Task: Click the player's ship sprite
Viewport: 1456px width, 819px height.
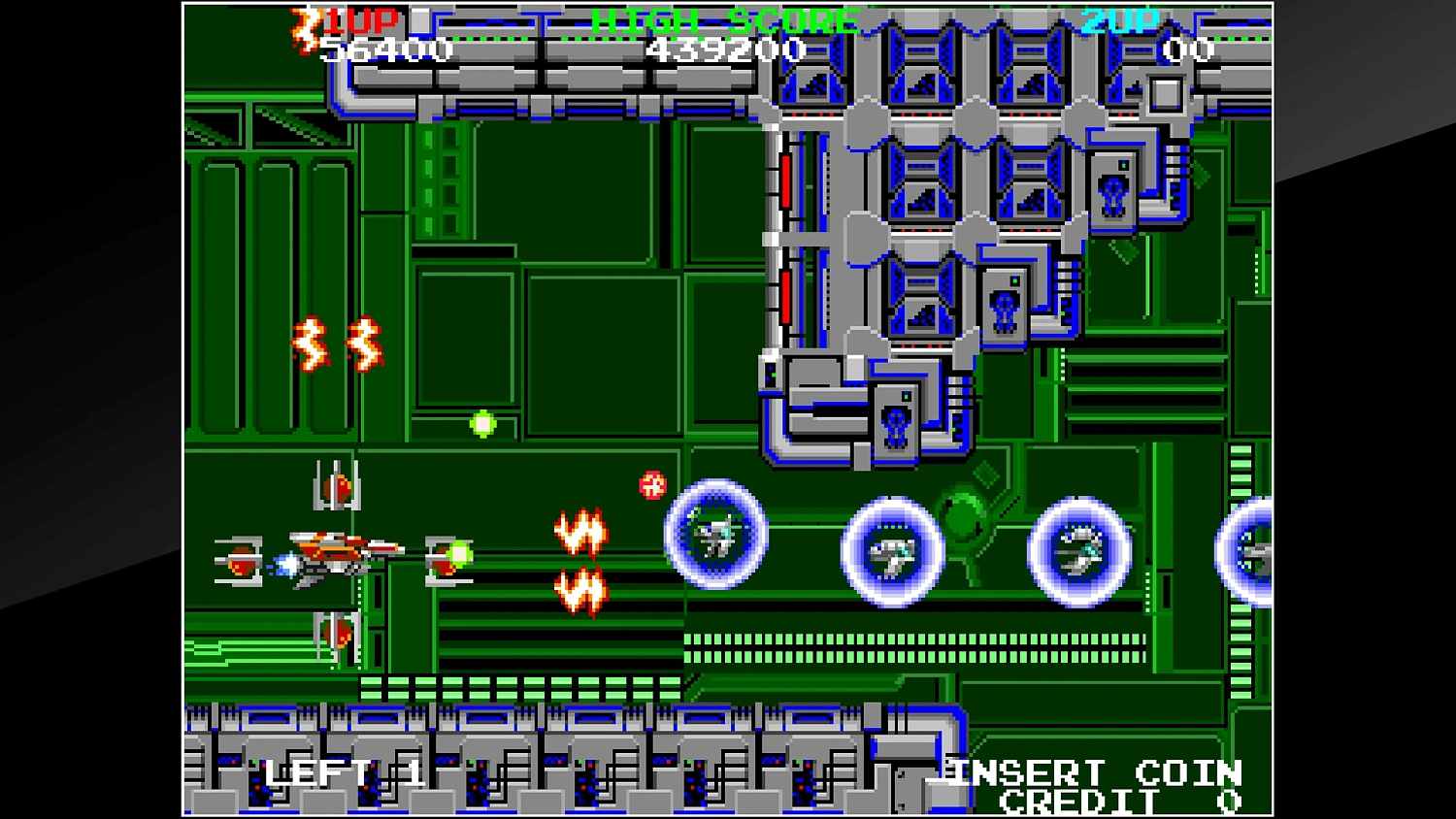Action: point(330,548)
